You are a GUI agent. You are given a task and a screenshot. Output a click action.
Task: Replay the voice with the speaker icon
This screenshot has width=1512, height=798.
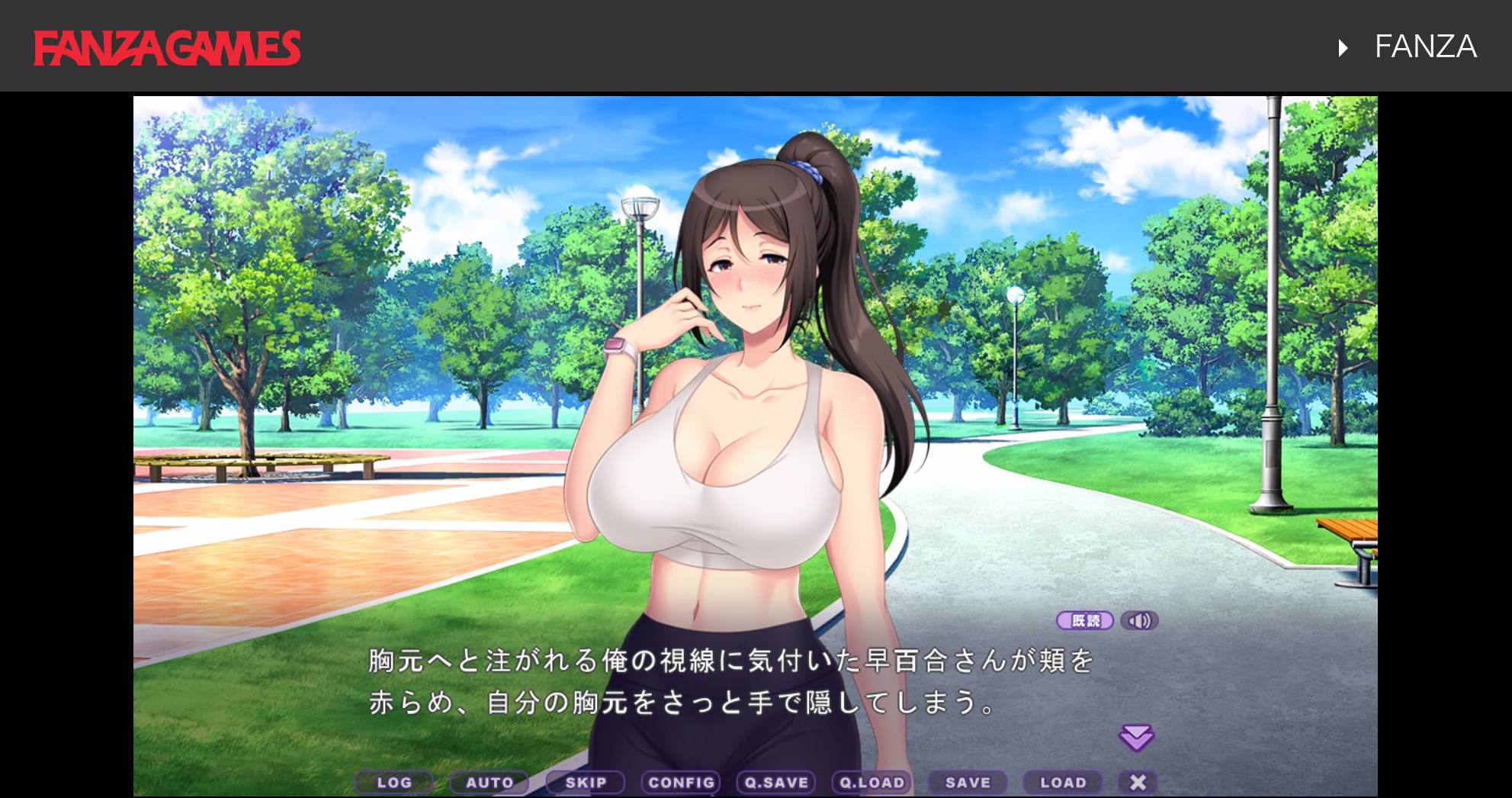tap(1139, 621)
